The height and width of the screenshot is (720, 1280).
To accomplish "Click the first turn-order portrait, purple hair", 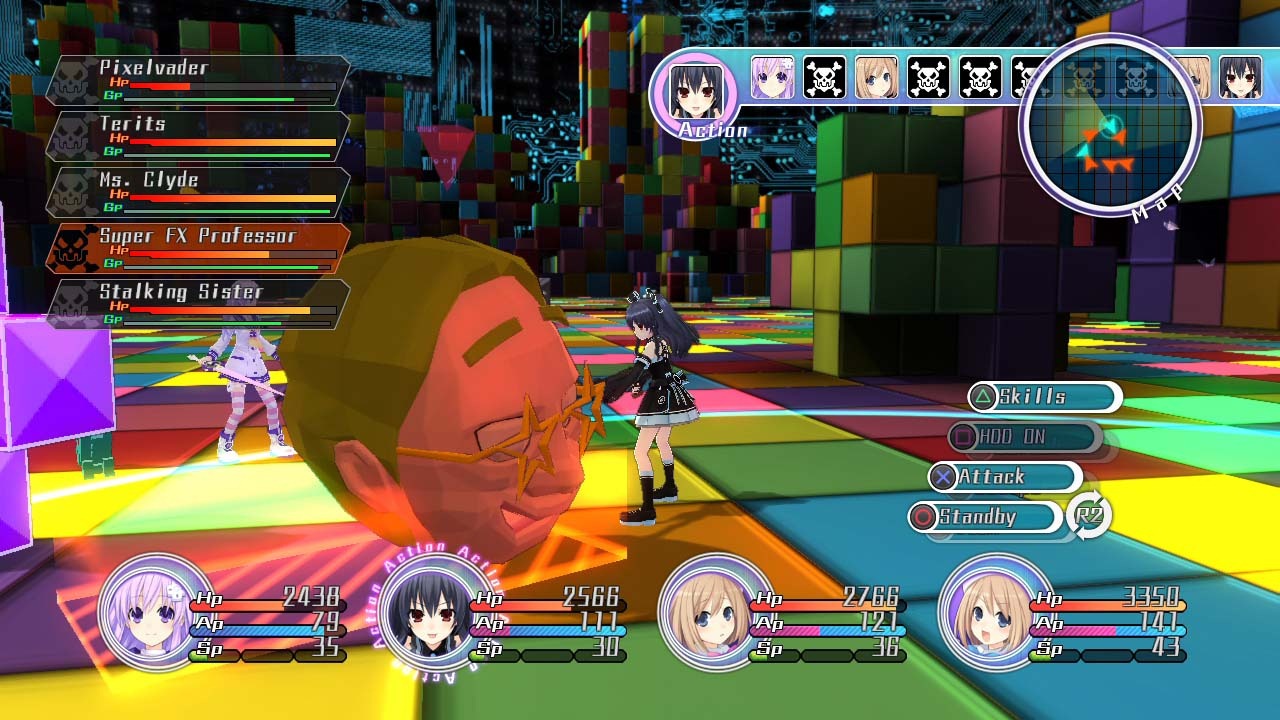I will click(x=772, y=78).
